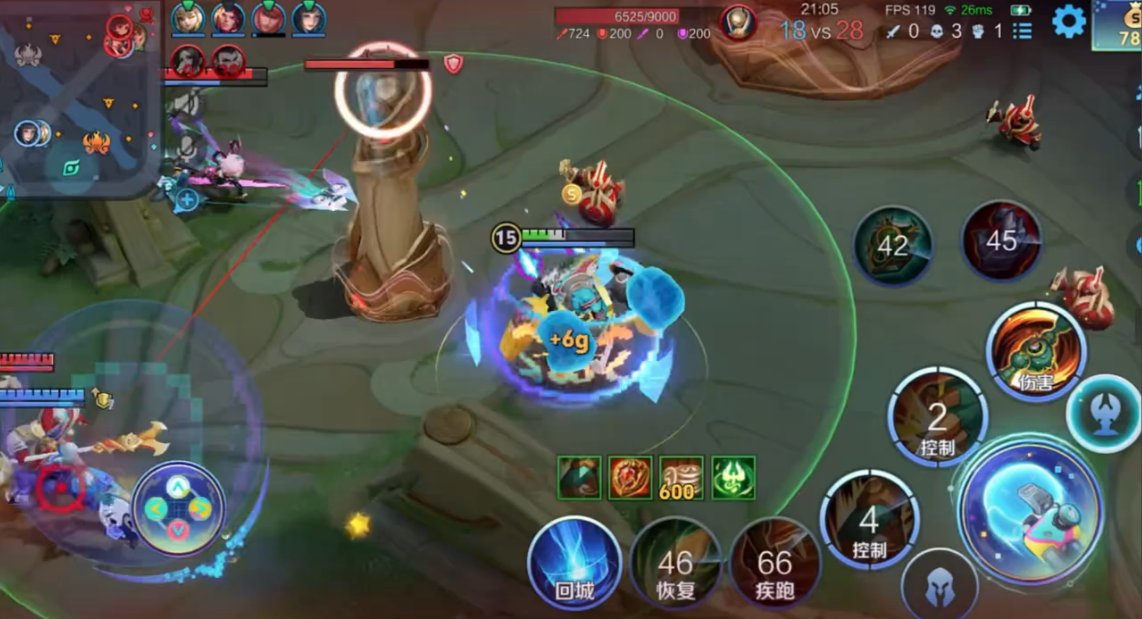Activate the 回城 recall ability
Image resolution: width=1142 pixels, height=619 pixels.
point(574,564)
